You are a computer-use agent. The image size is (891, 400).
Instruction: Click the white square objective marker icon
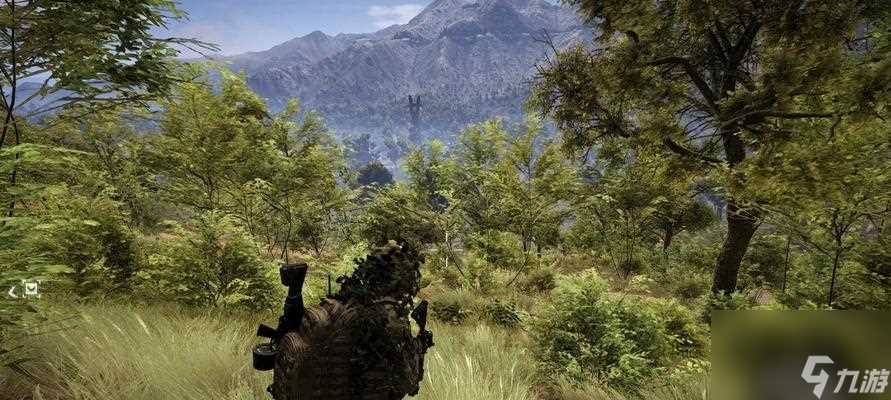click(x=31, y=289)
